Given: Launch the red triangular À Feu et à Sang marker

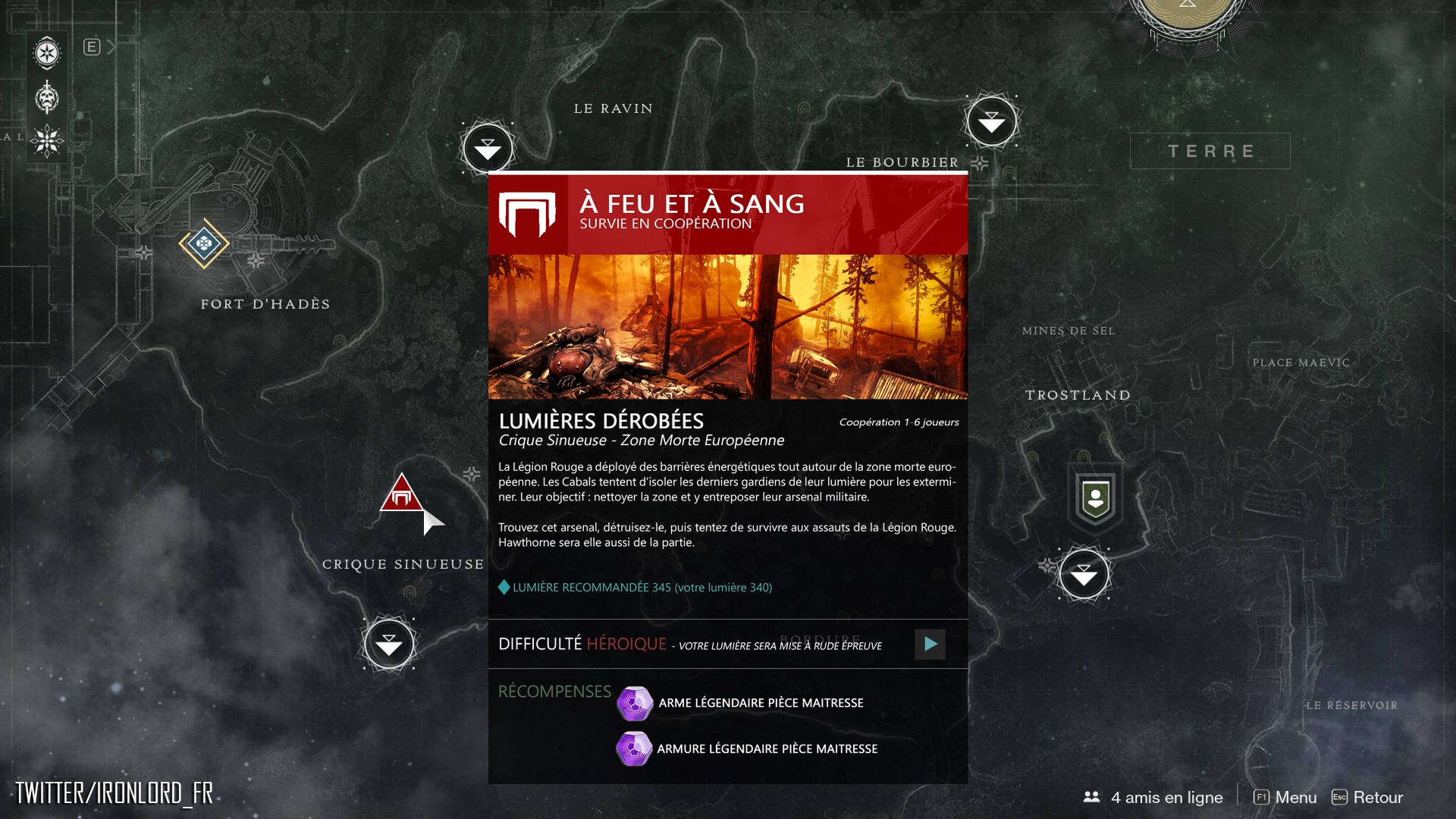Looking at the screenshot, I should tap(401, 495).
